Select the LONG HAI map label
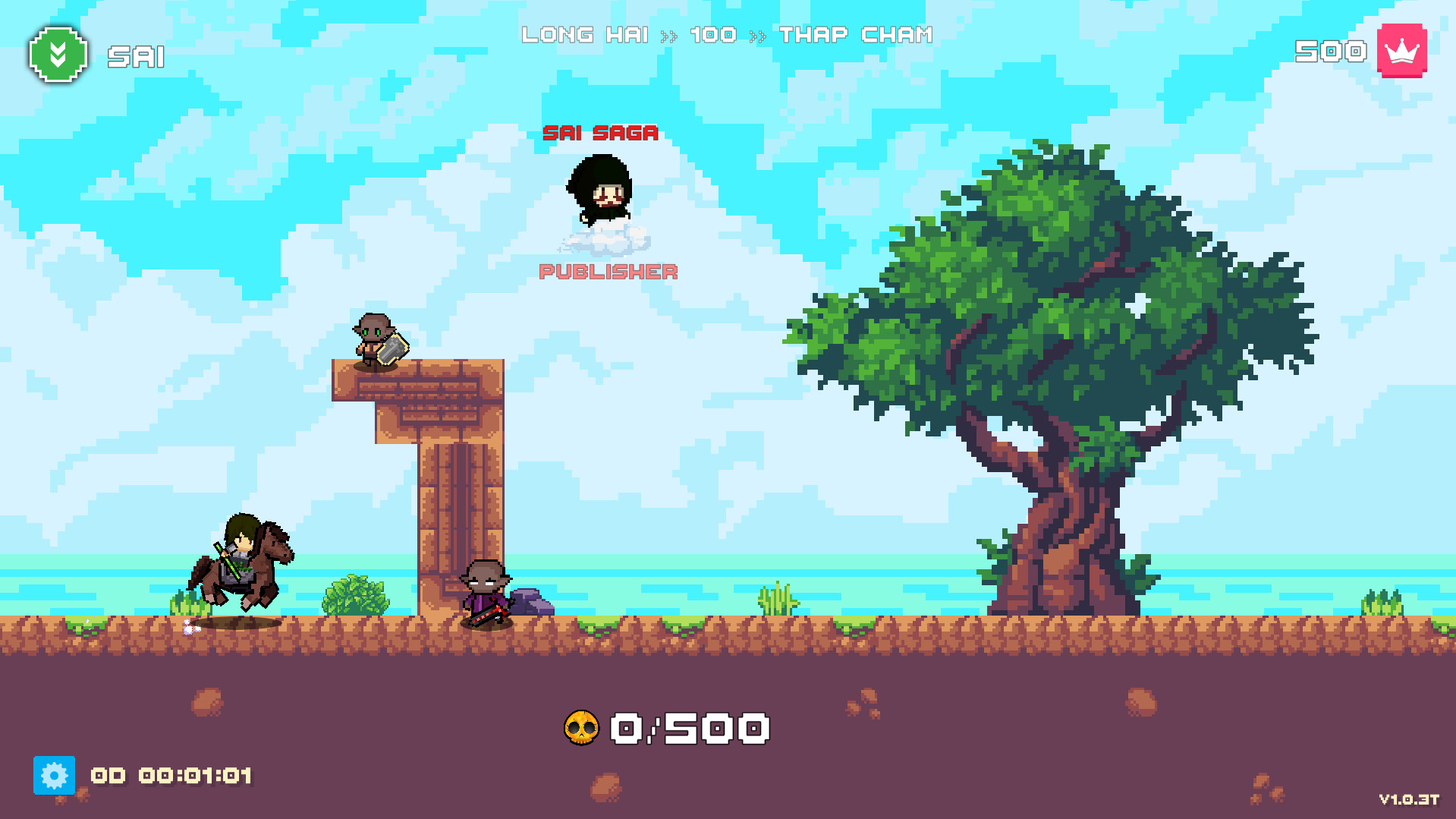The width and height of the screenshot is (1456, 819). click(x=586, y=35)
